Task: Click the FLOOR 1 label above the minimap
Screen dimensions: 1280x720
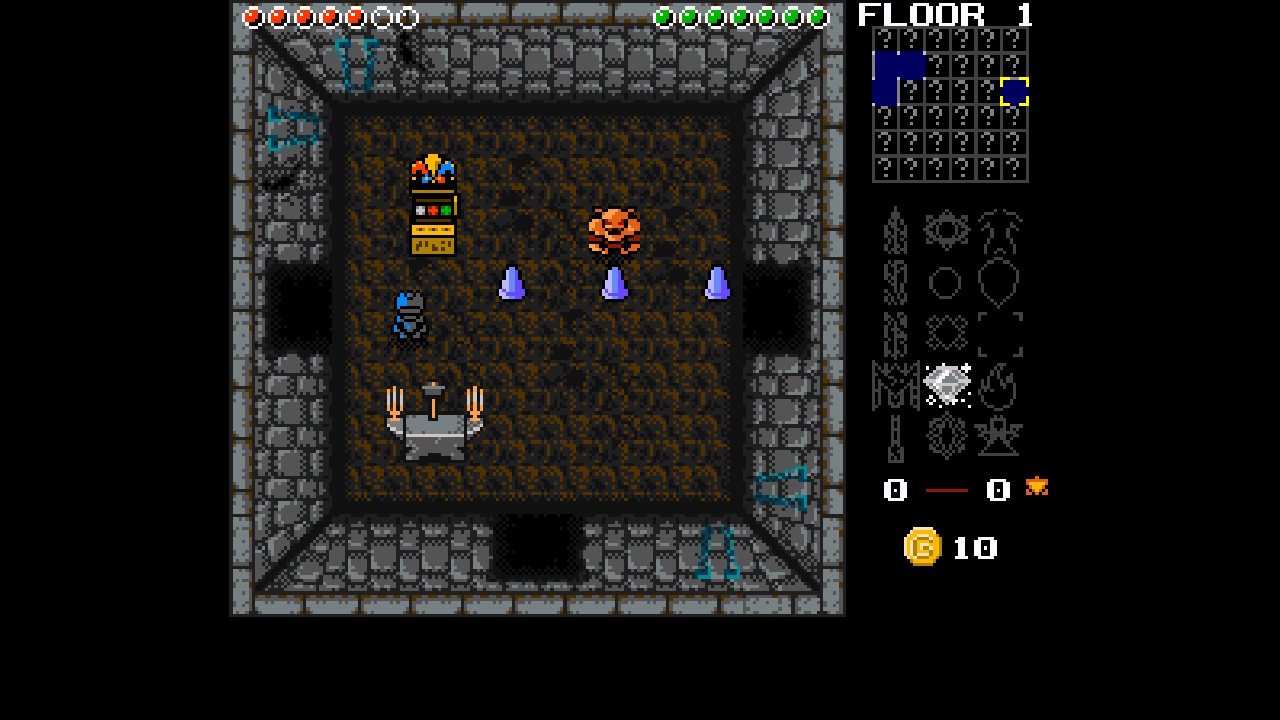Action: click(945, 14)
